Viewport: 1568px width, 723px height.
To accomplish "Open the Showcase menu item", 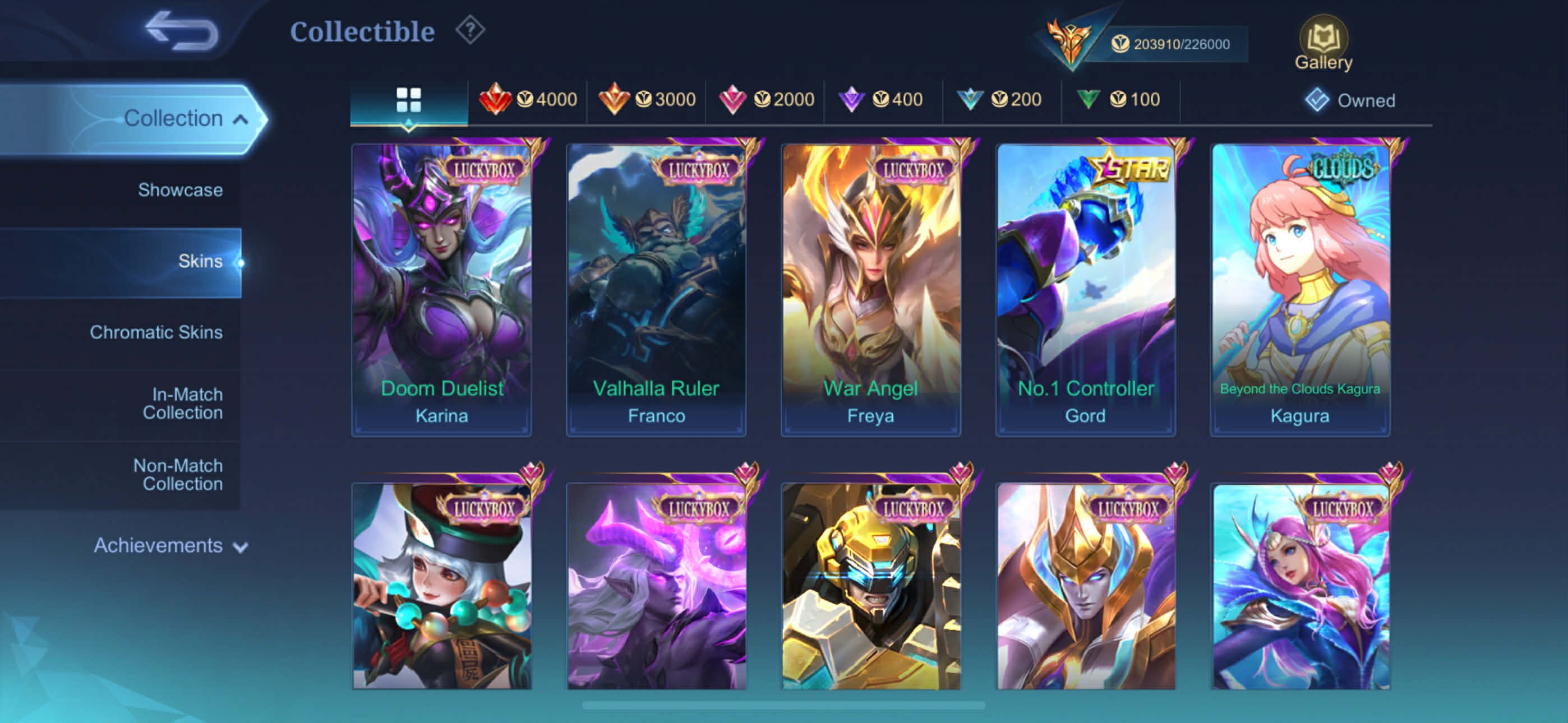I will click(x=180, y=189).
